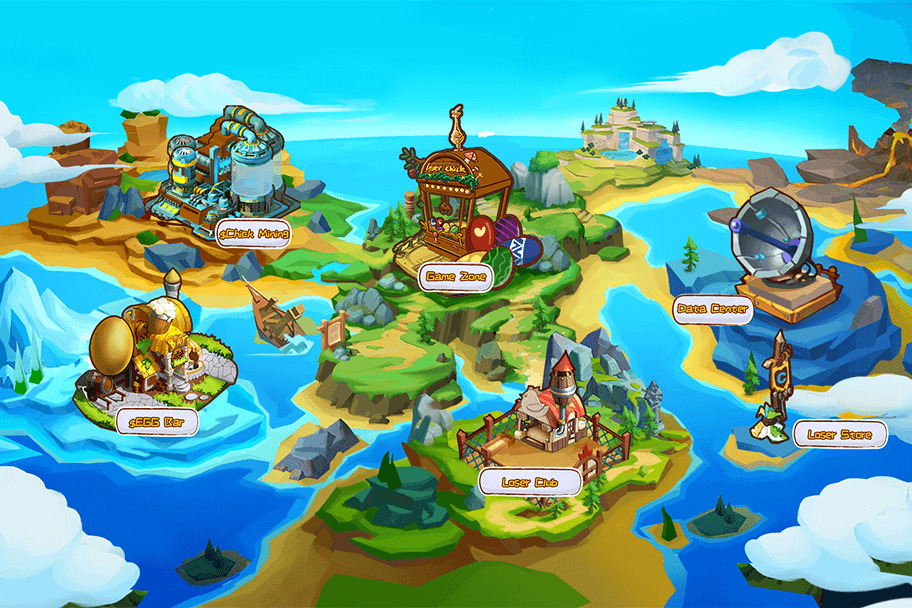Go to the Loser Club
Viewport: 912px width, 608px height.
530,482
